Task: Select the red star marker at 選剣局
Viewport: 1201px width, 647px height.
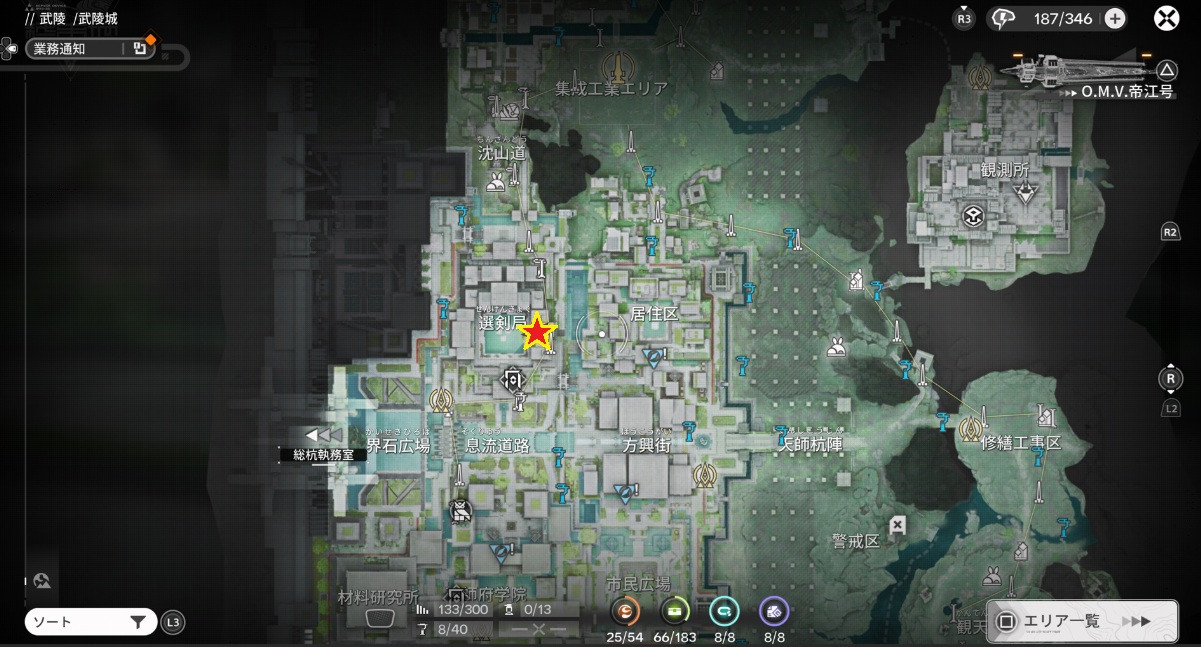Action: tap(538, 332)
